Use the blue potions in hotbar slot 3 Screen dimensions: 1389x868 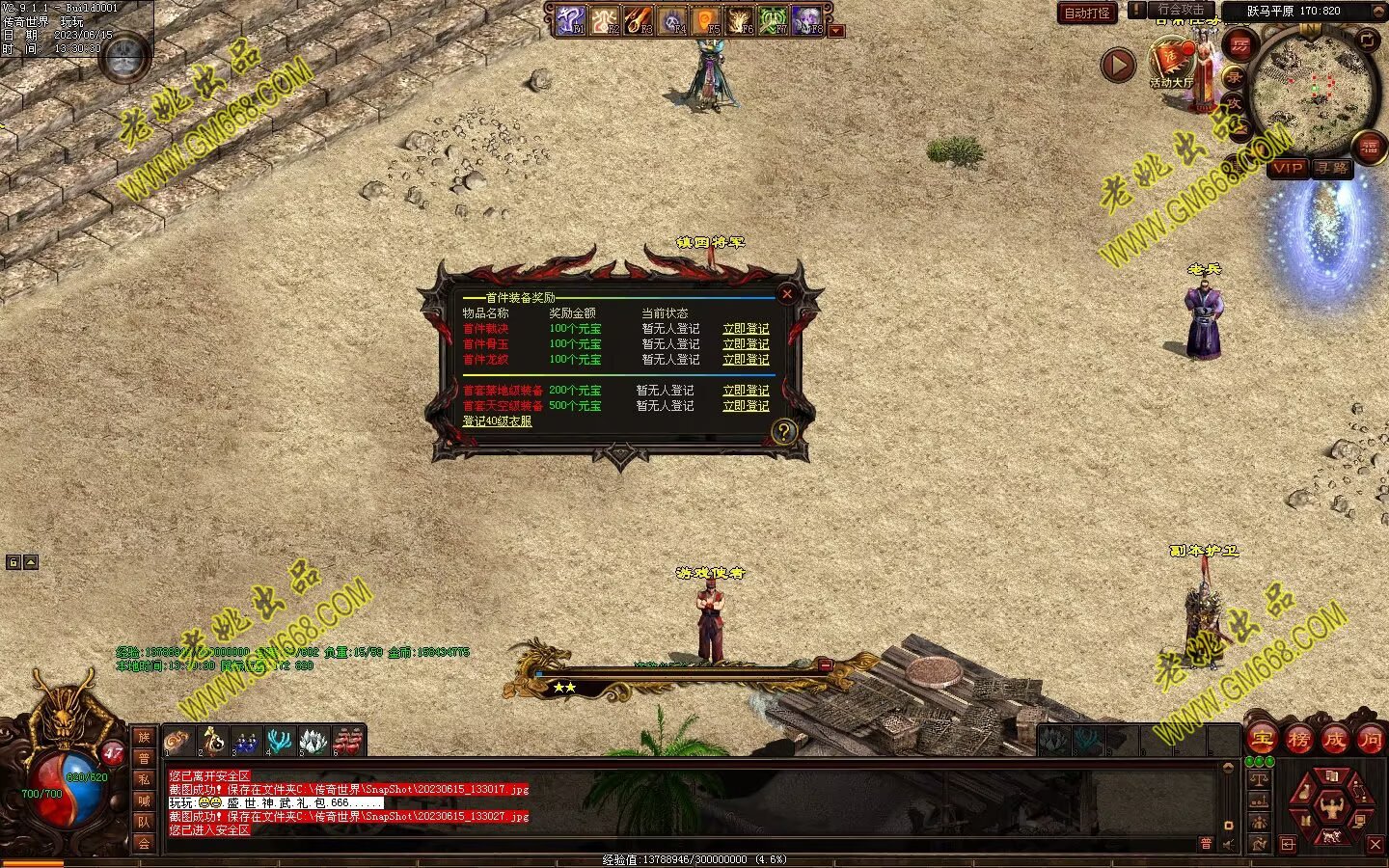click(x=246, y=742)
